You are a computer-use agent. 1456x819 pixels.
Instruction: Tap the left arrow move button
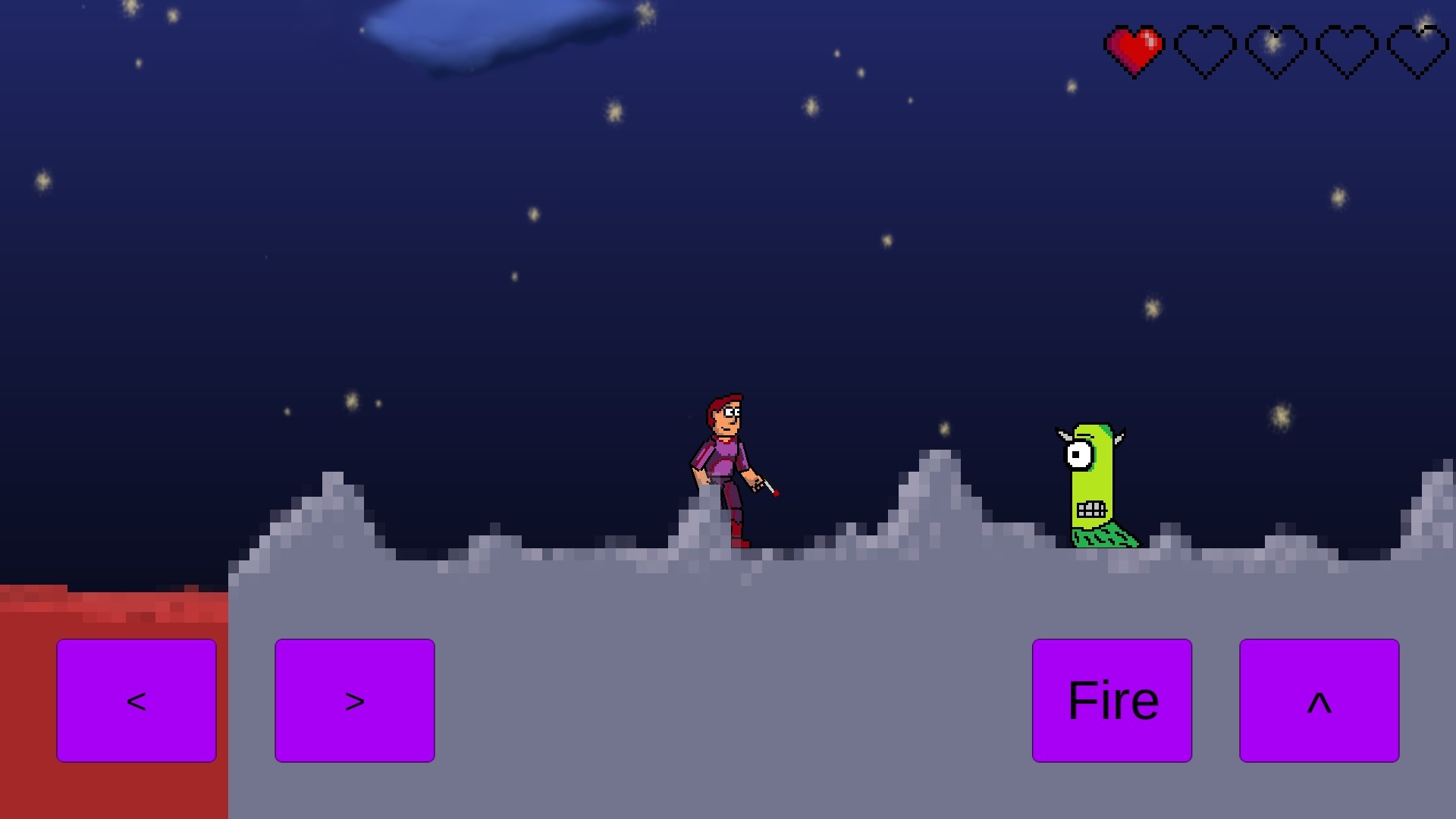136,700
